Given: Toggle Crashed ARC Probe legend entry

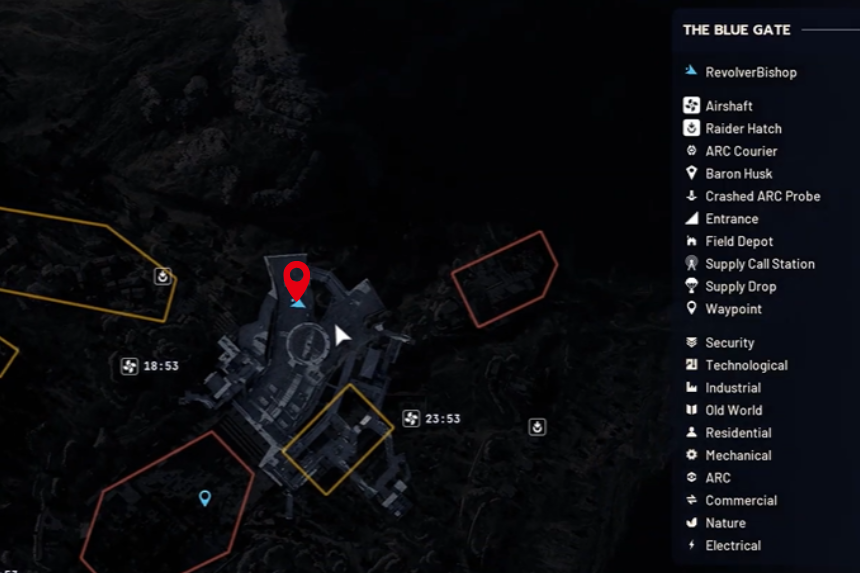Looking at the screenshot, I should coord(762,197).
